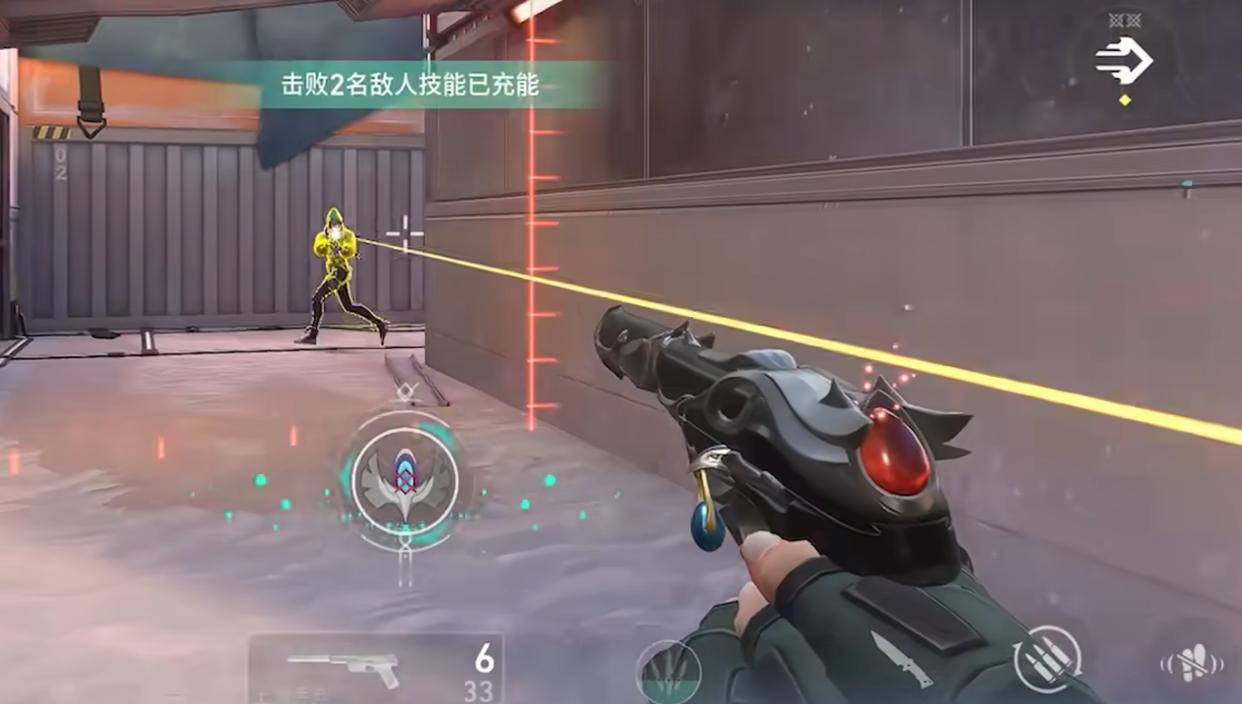The height and width of the screenshot is (704, 1242).
Task: Toggle the crossed-out footsteps silent-walk icon
Action: [1191, 664]
